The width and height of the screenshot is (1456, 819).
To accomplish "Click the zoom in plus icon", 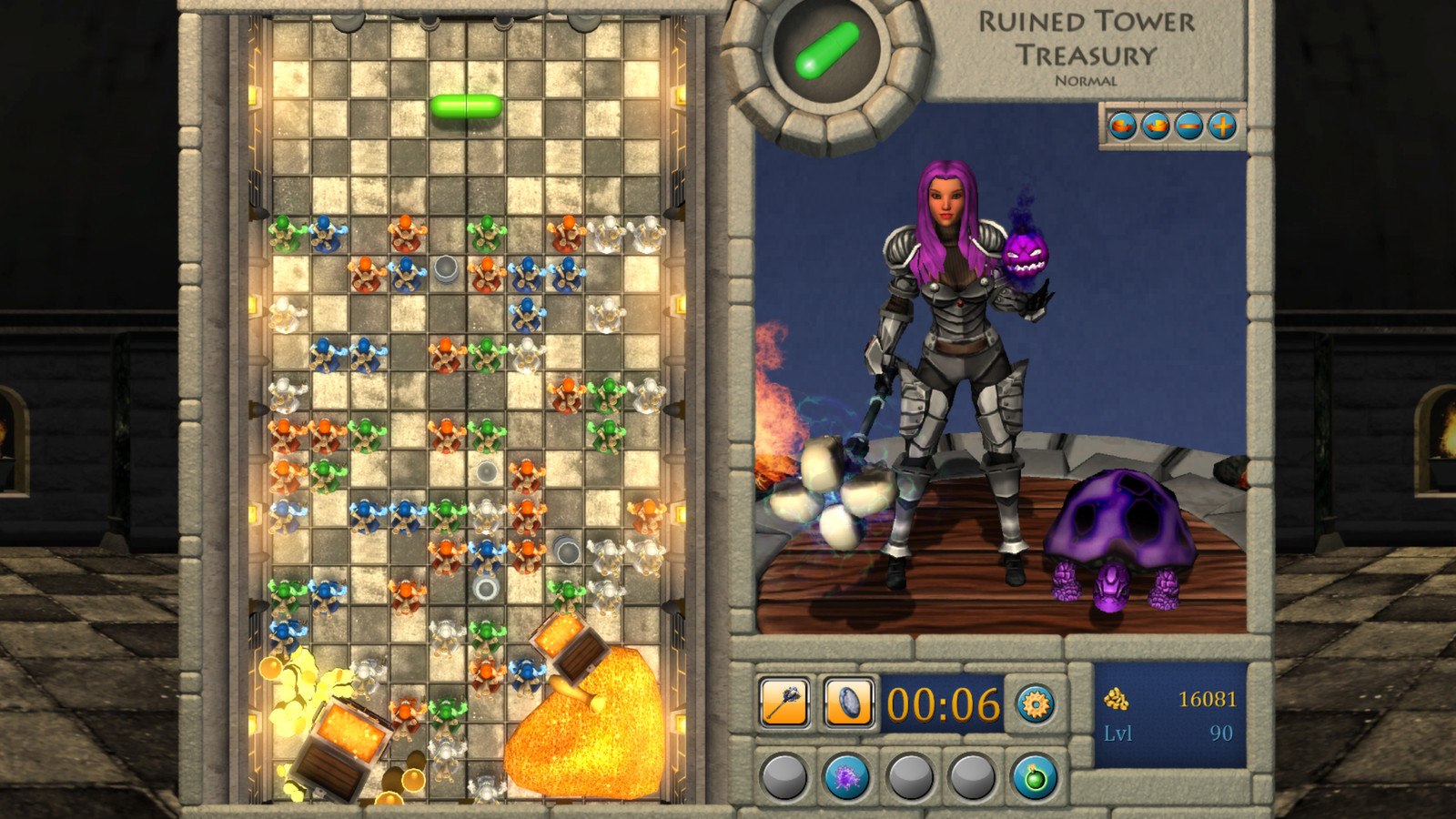I will click(x=1222, y=126).
